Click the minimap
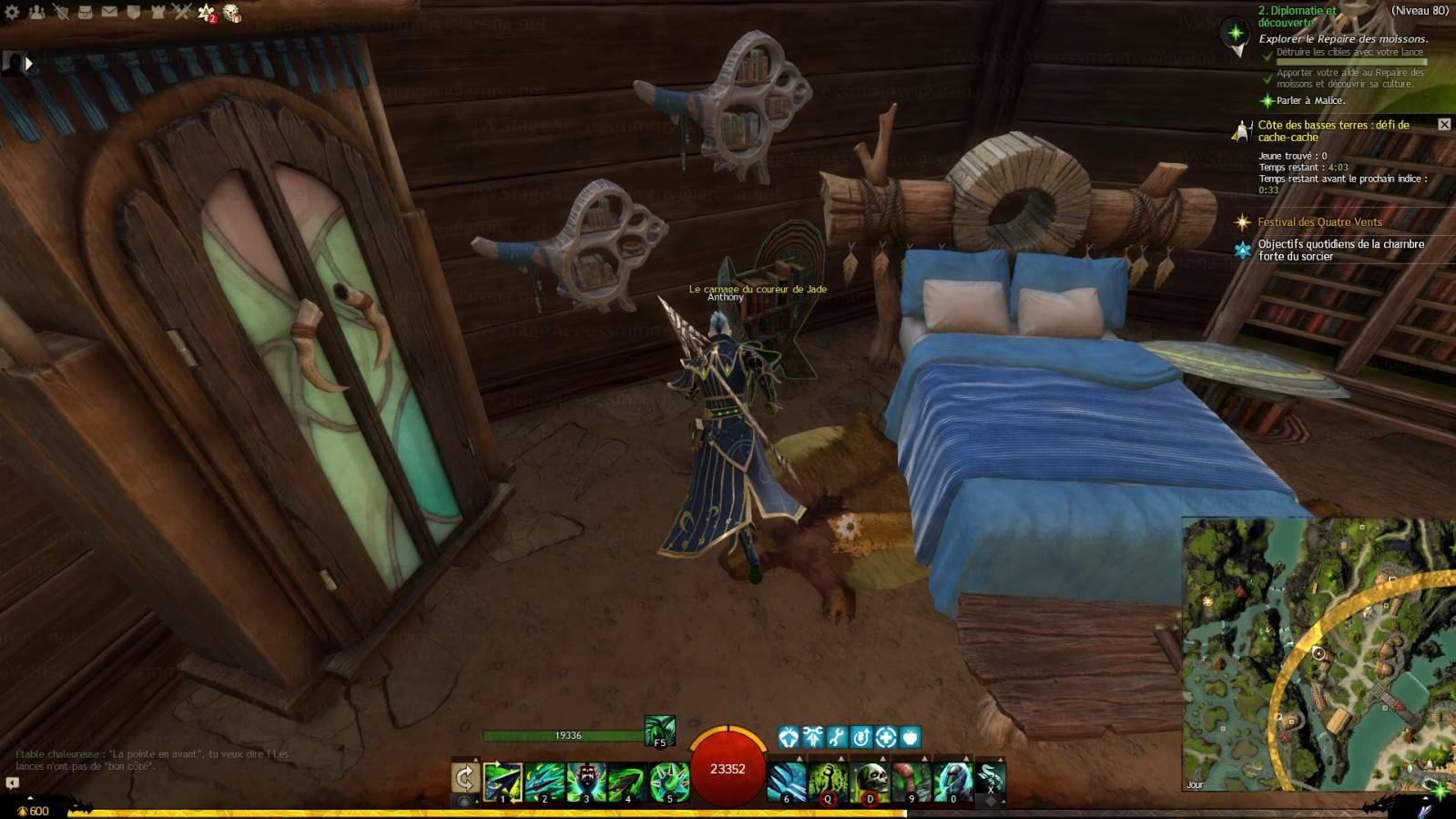Viewport: 1456px width, 819px height. (x=1319, y=654)
